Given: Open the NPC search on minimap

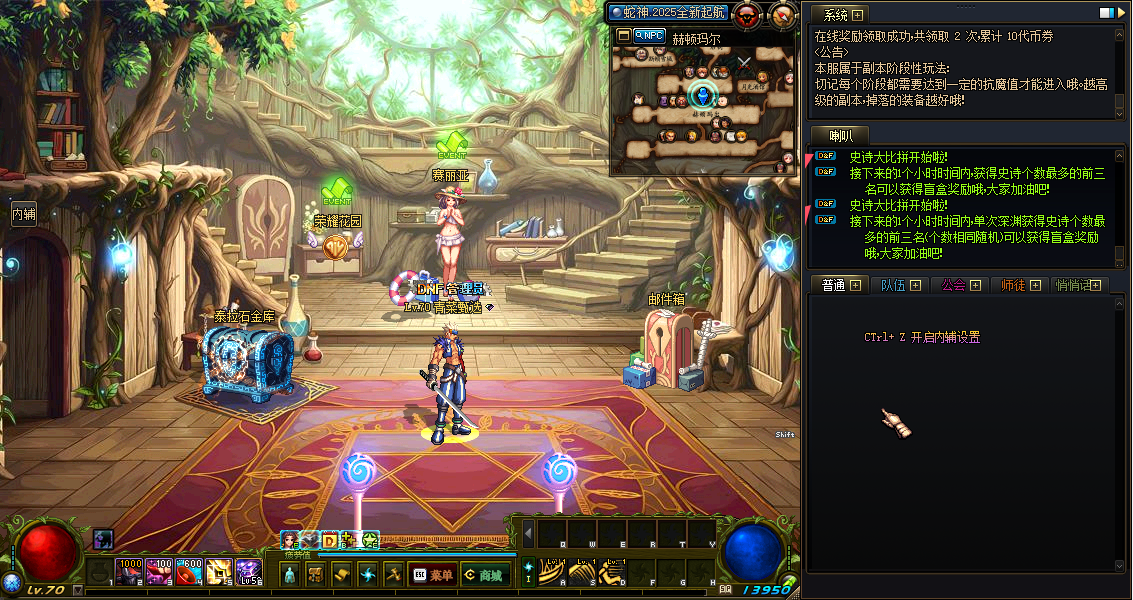Looking at the screenshot, I should (651, 35).
